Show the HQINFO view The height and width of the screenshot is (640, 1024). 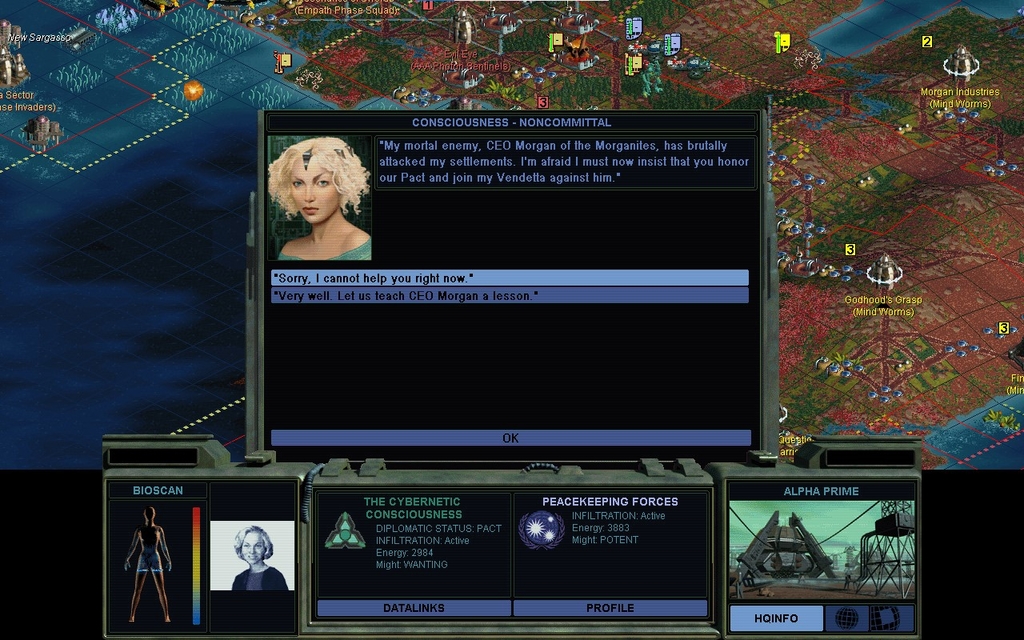point(776,618)
